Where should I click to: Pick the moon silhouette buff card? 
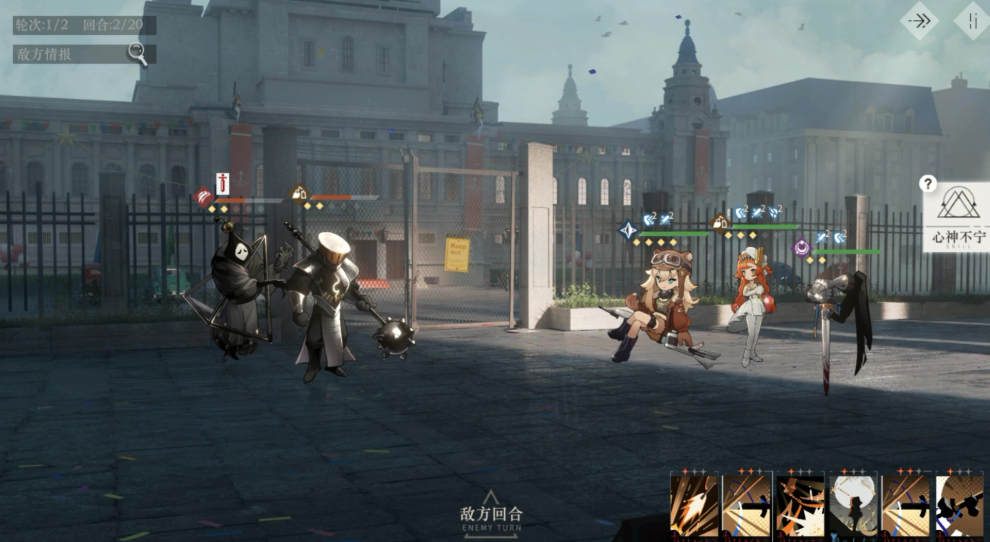(853, 504)
